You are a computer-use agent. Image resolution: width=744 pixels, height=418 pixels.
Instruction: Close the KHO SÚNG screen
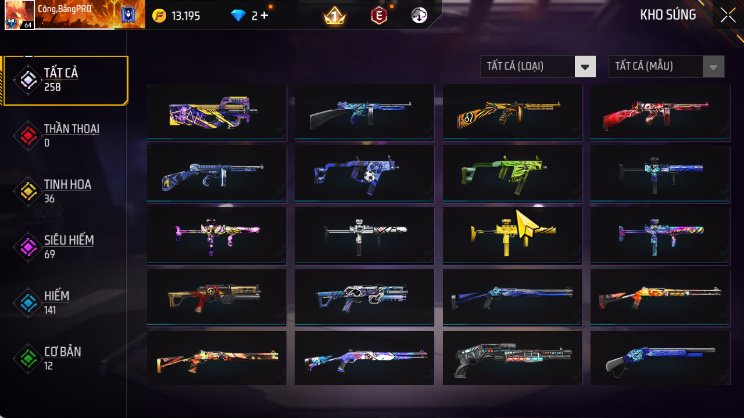[727, 15]
